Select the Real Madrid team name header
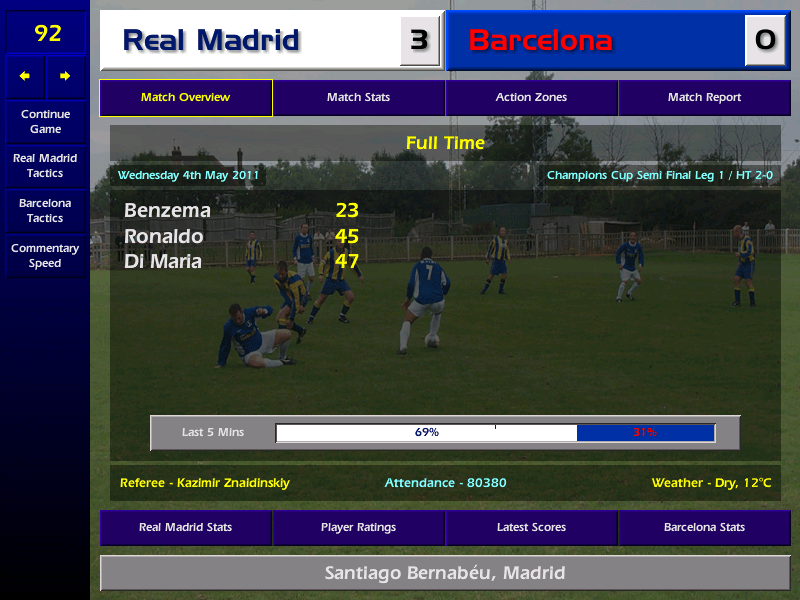Viewport: 800px width, 600px height. tap(211, 41)
